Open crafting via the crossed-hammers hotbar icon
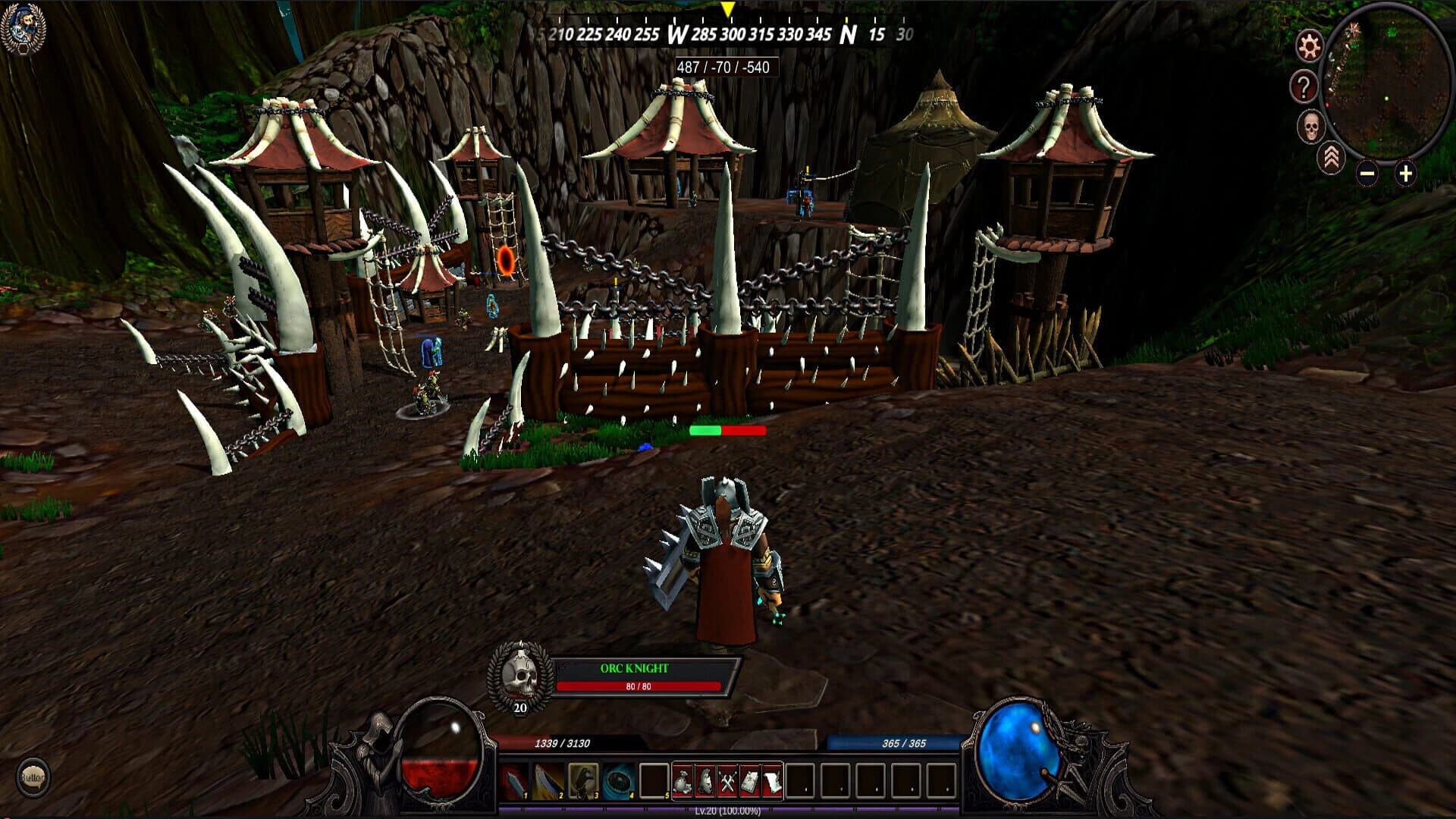The image size is (1456, 819). coord(728,780)
